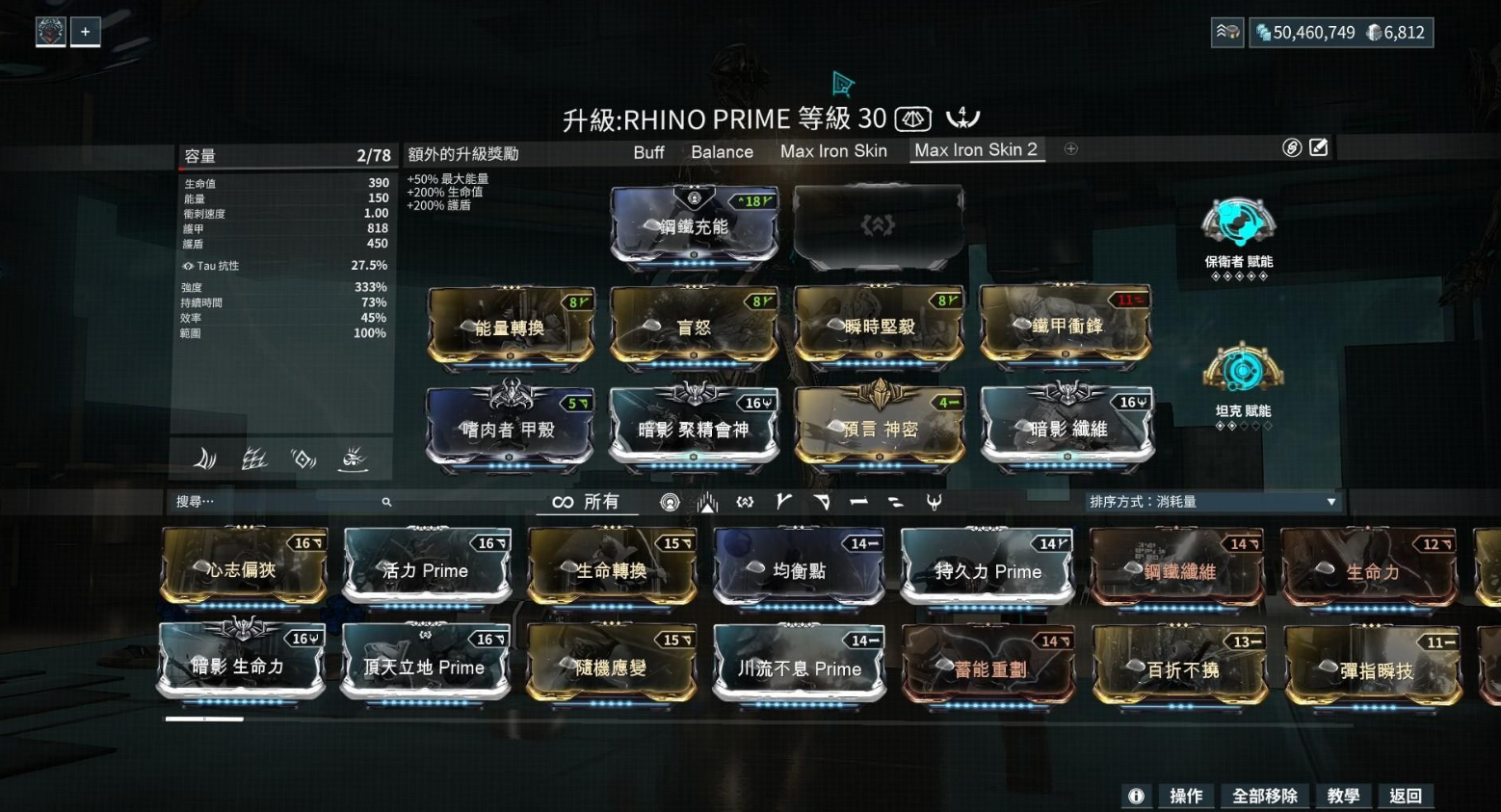Screen dimensions: 1501x812
Task: Pick 活力 Prime from the mod list
Action: click(x=427, y=571)
